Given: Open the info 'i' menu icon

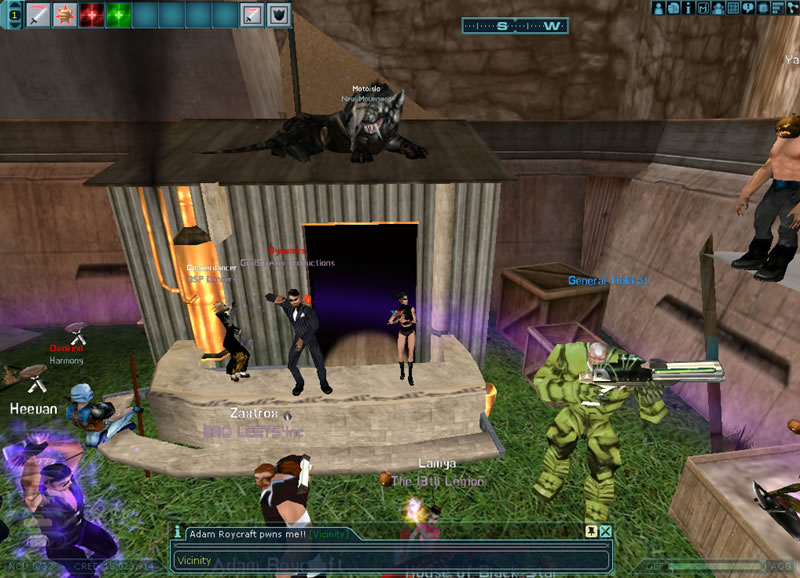Looking at the screenshot, I should click(x=689, y=8).
